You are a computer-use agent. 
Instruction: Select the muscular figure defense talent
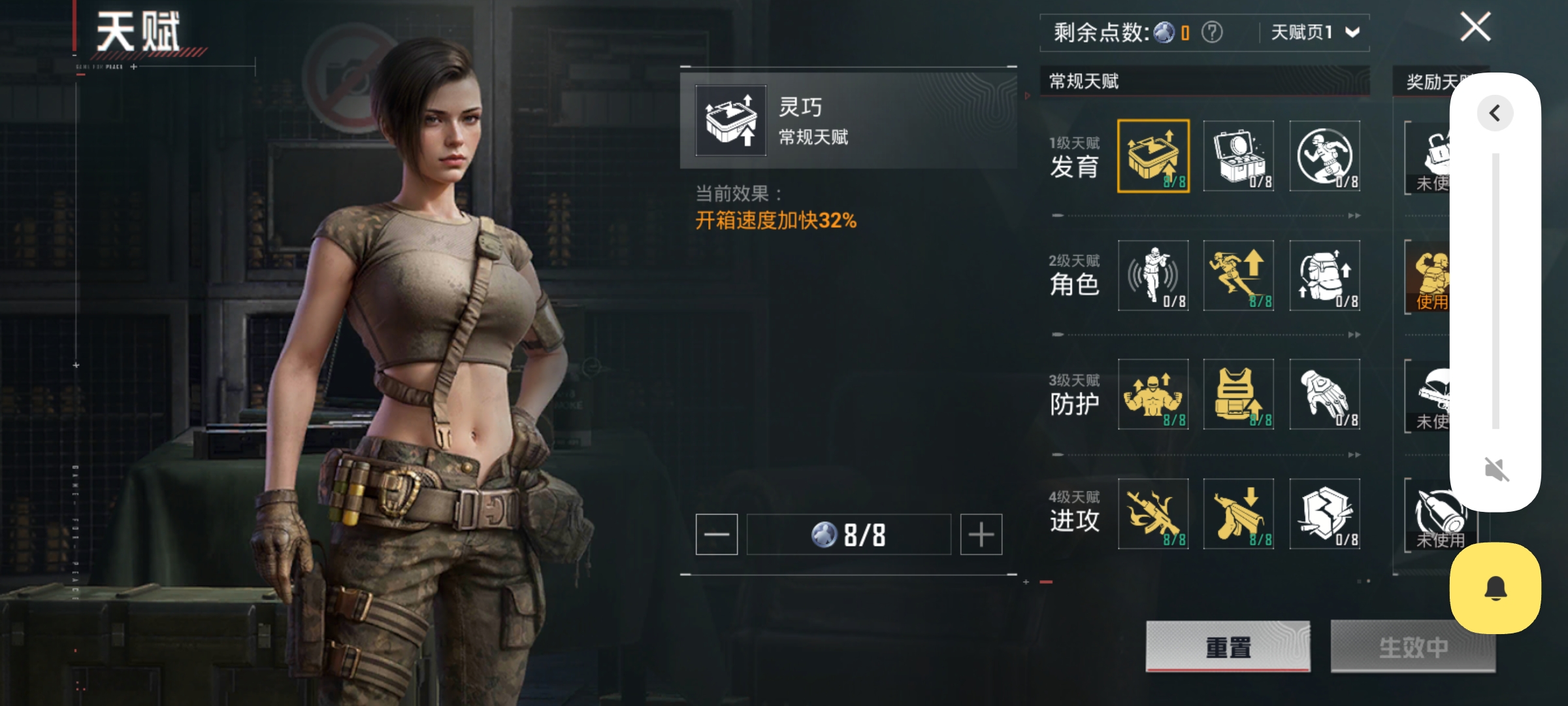(1153, 394)
